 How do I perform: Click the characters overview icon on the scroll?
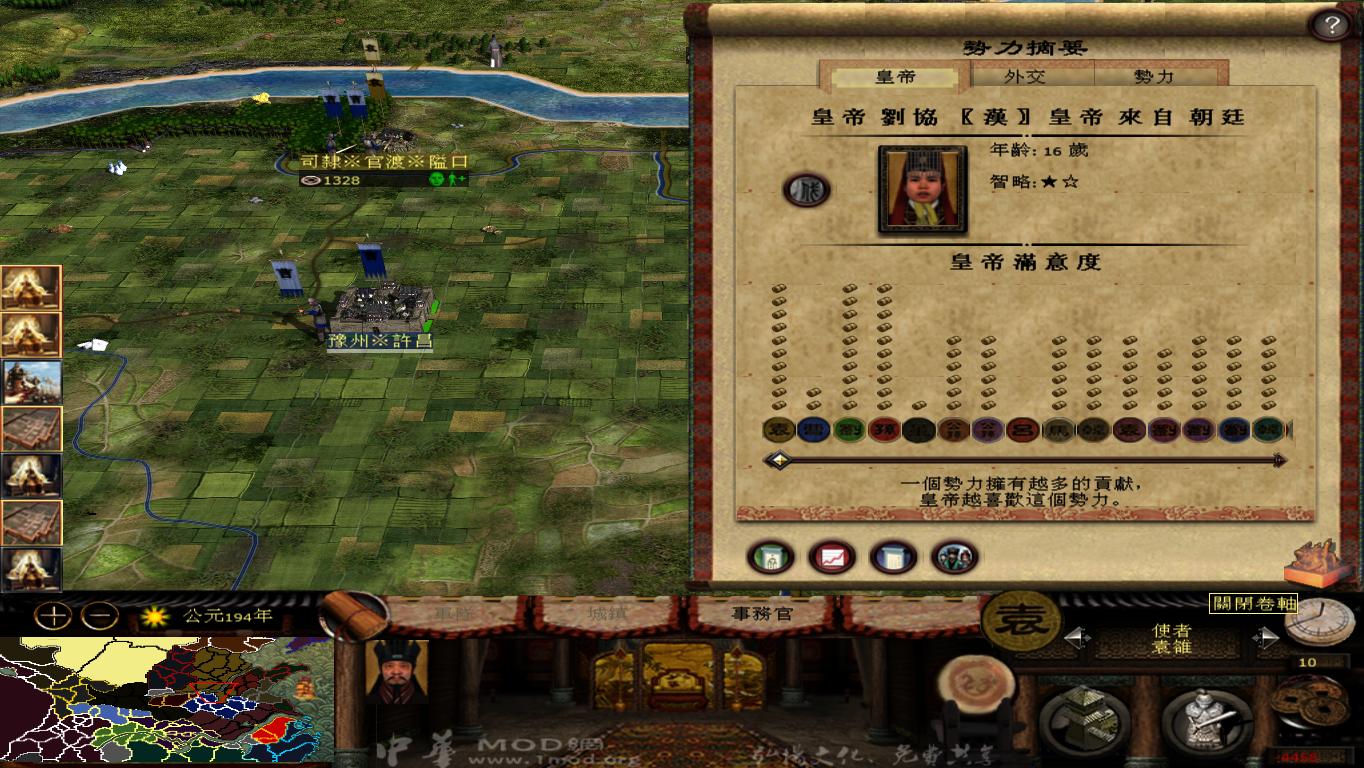[x=953, y=557]
